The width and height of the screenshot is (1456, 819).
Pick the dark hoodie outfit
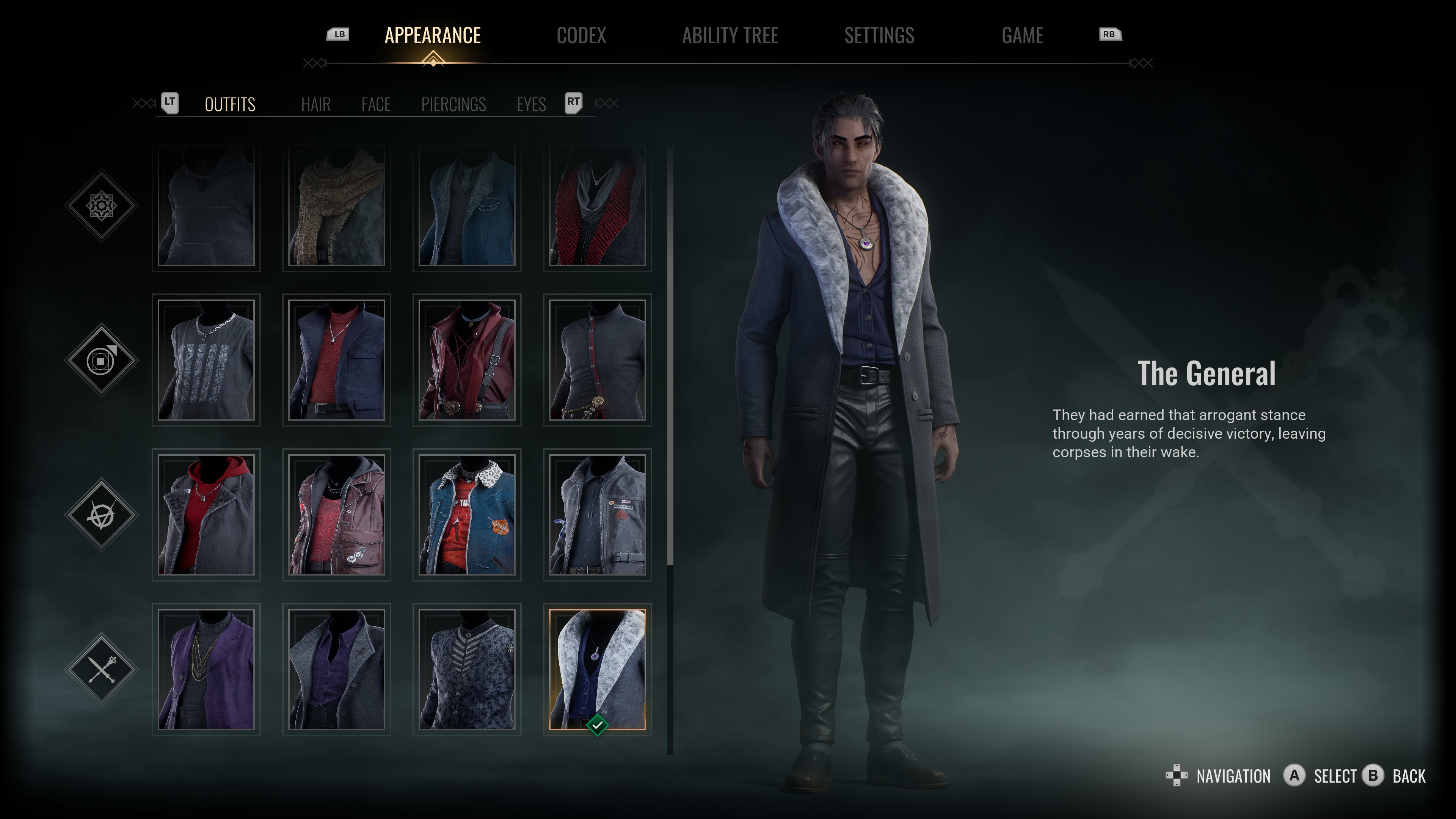click(206, 206)
